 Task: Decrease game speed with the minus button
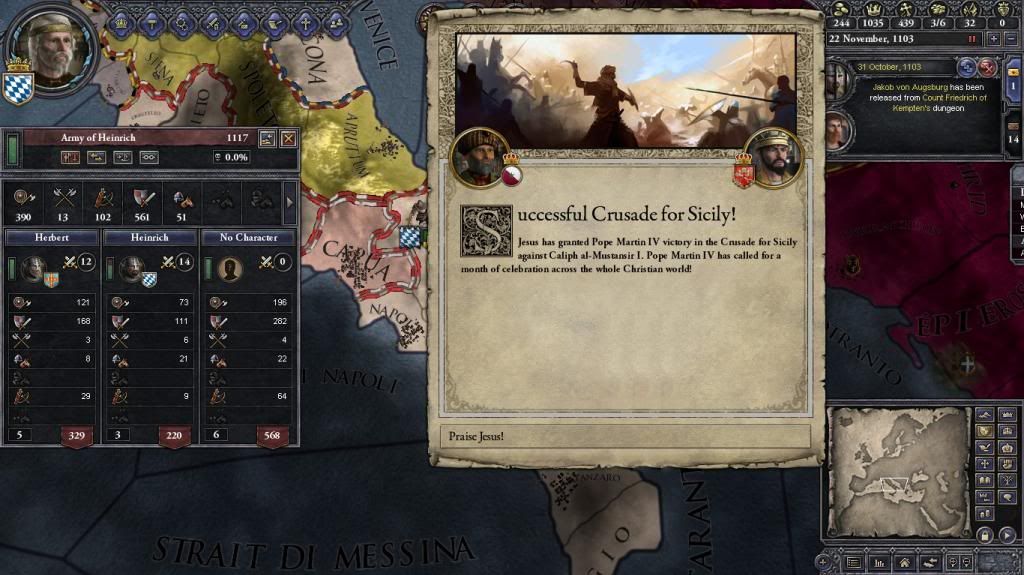(1010, 38)
